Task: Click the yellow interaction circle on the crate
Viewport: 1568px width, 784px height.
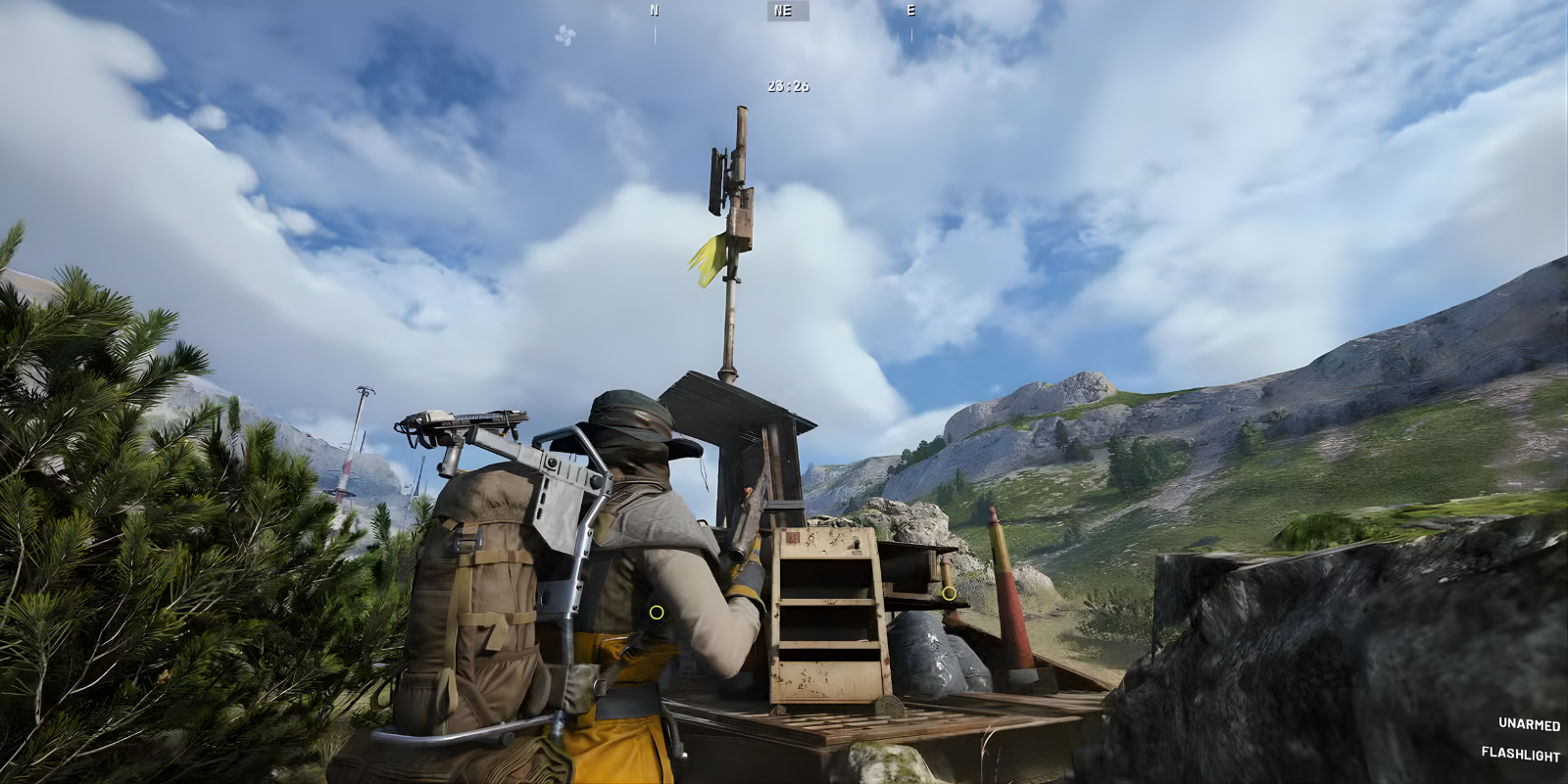Action: [948, 593]
